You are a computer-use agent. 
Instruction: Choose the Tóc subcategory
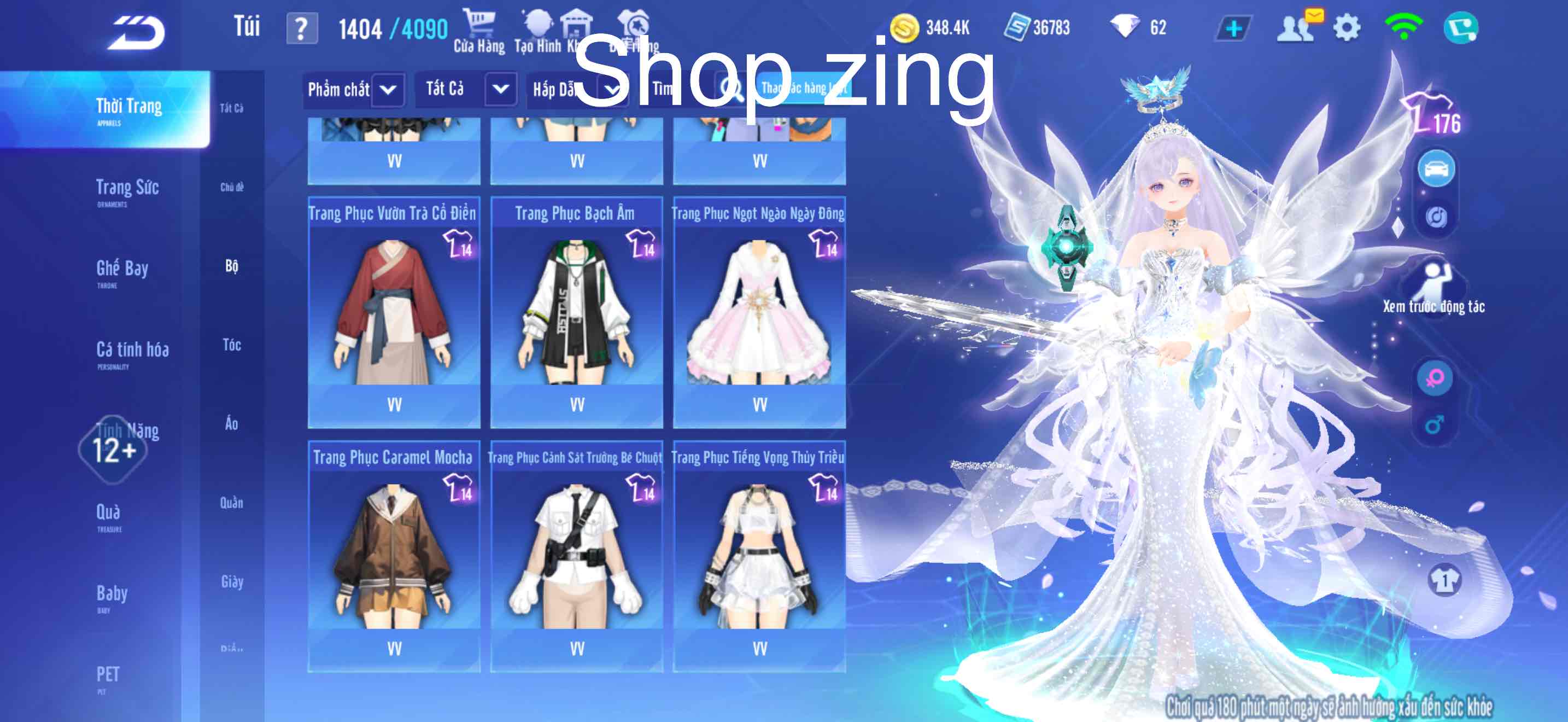232,345
